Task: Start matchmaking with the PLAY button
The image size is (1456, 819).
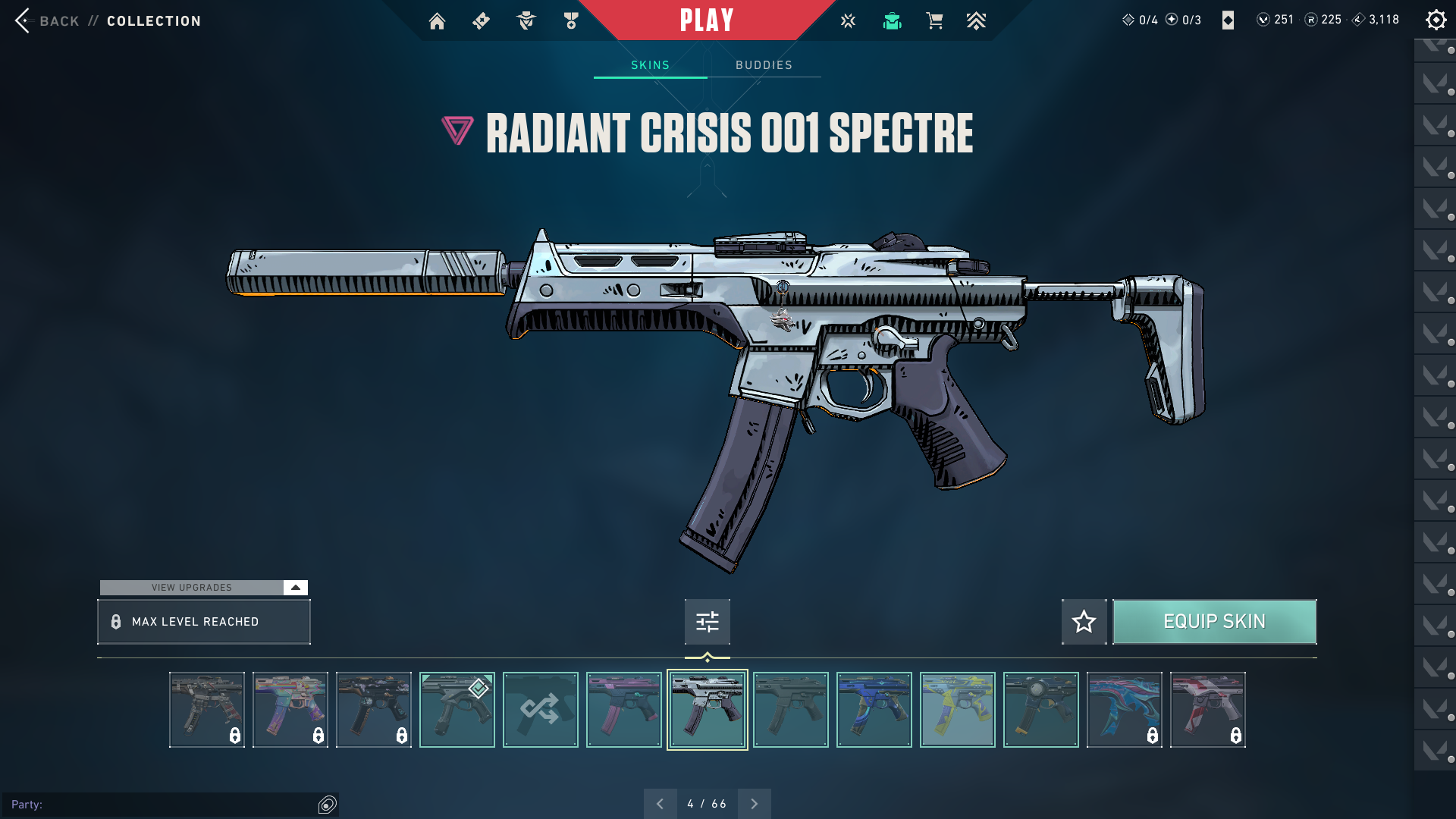Action: [x=707, y=20]
